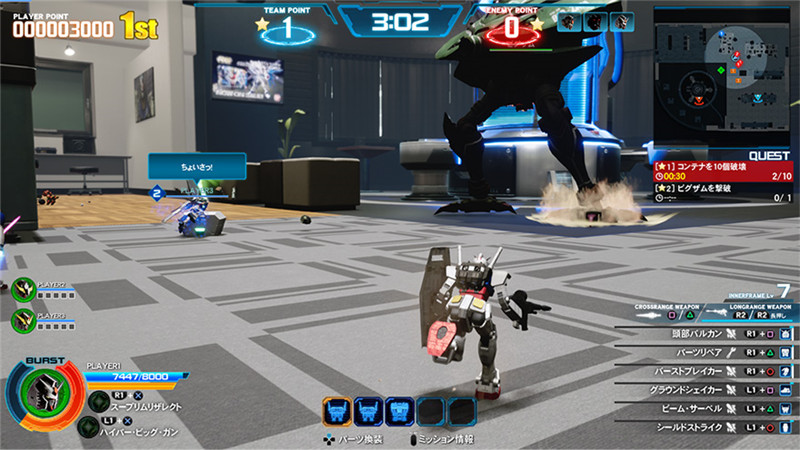
Task: Click the first enemy team portrait
Action: click(x=569, y=21)
